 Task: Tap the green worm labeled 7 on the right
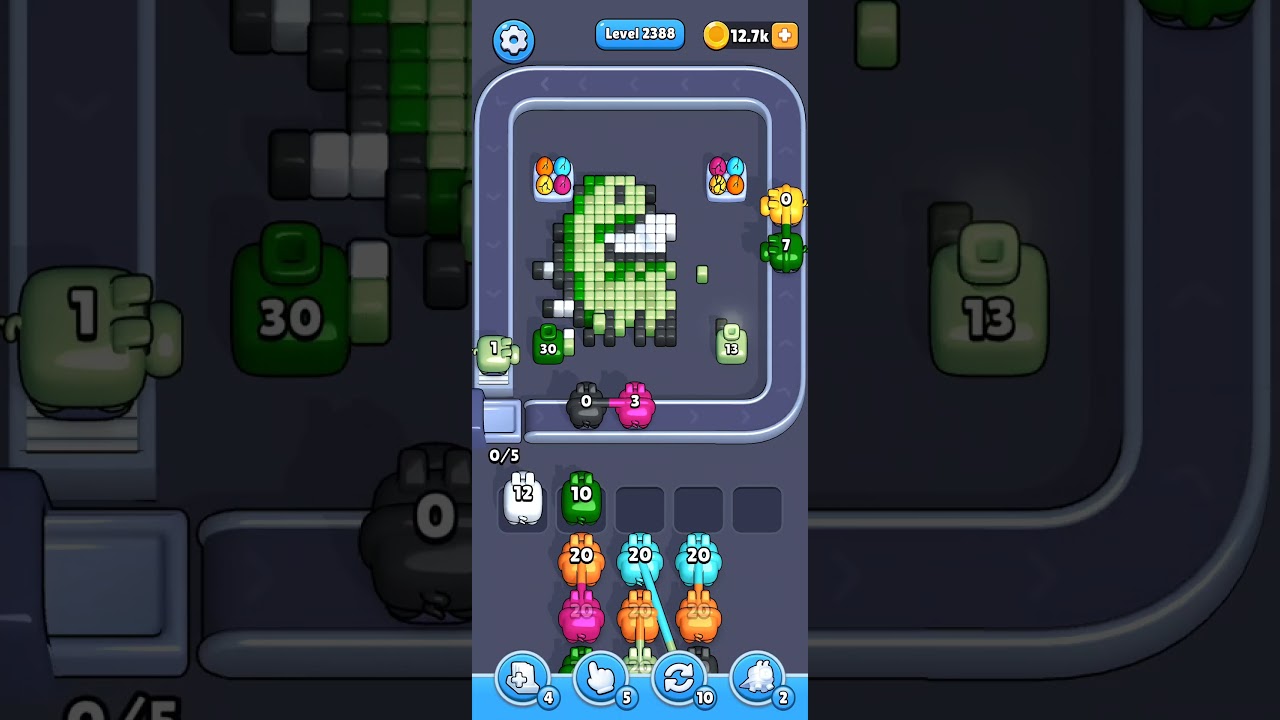click(786, 247)
